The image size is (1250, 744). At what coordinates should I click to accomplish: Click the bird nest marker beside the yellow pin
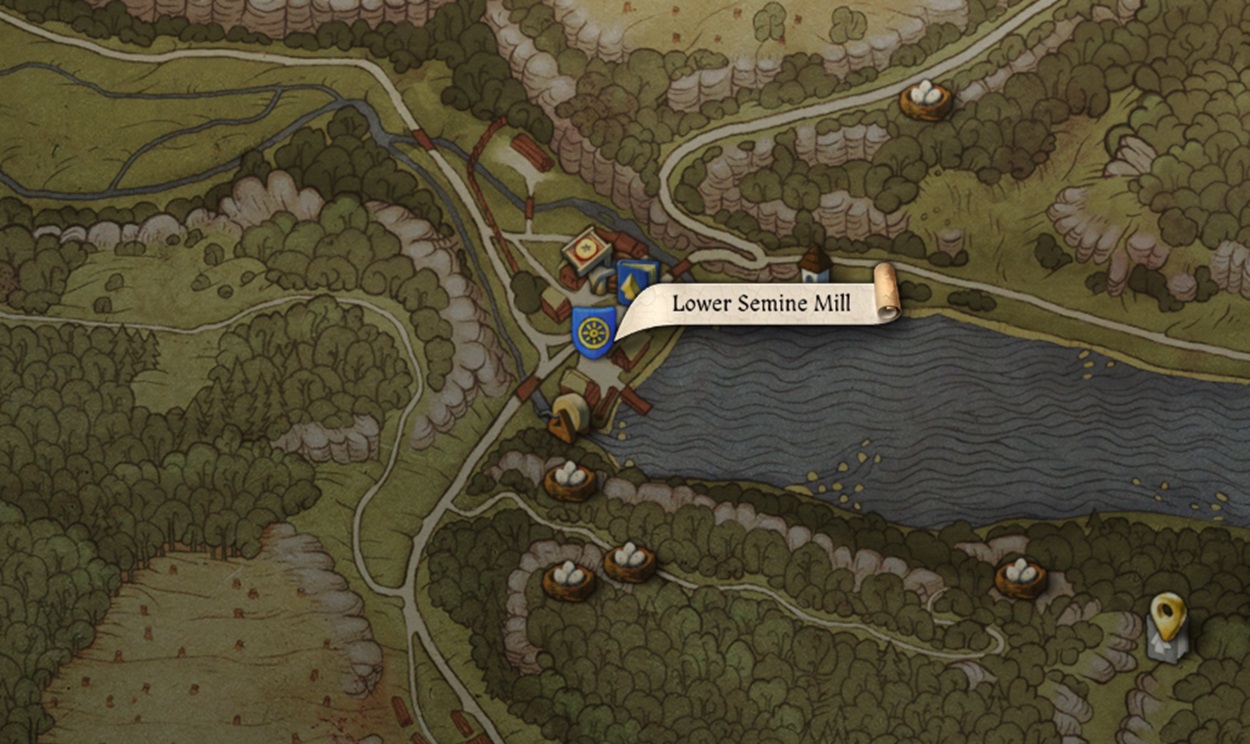(x=1021, y=576)
